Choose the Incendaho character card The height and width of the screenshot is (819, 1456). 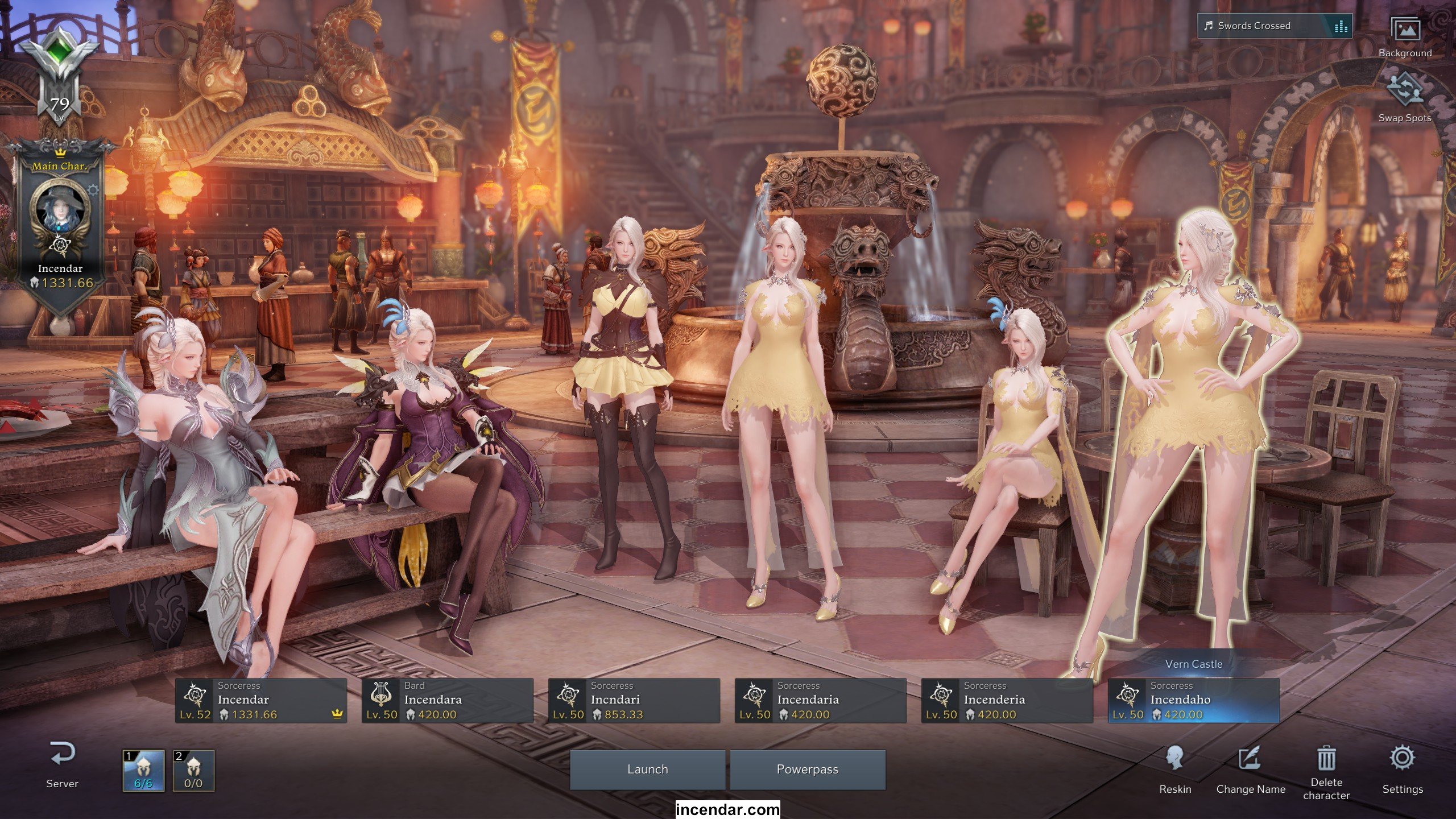pos(1194,701)
